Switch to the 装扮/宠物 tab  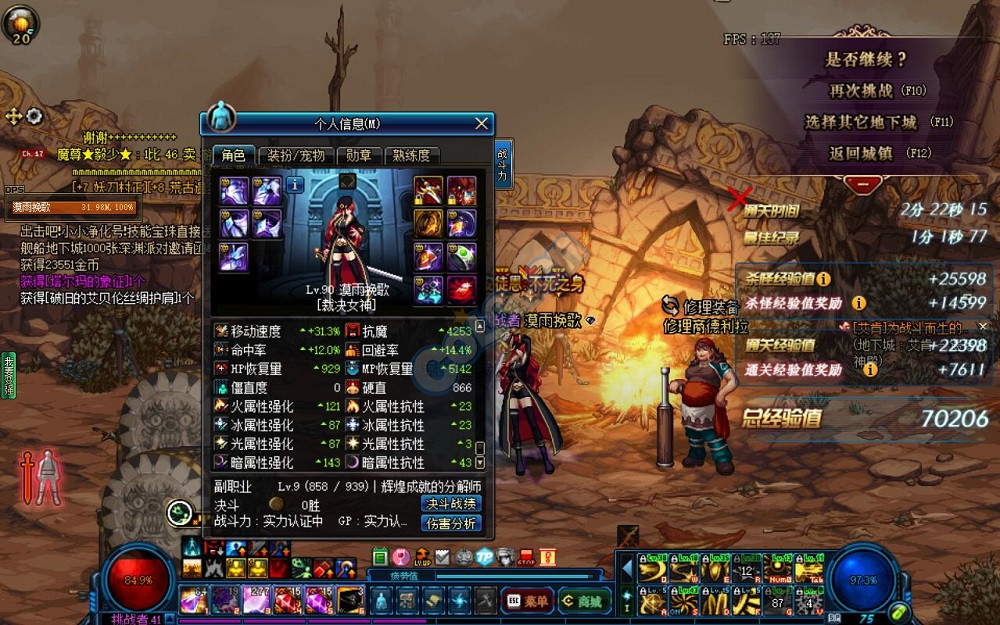pyautogui.click(x=296, y=155)
